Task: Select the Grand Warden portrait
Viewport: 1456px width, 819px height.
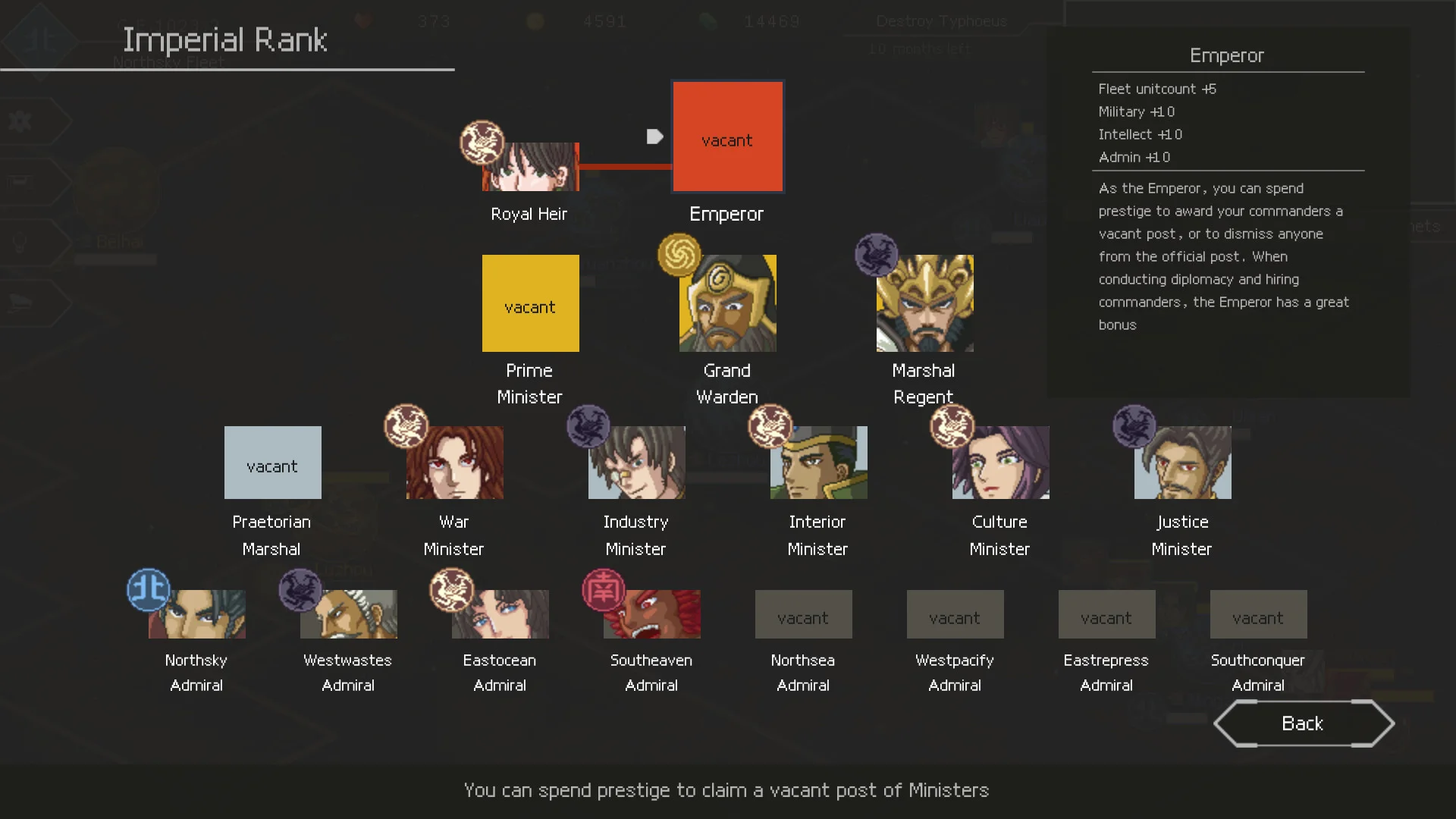Action: [727, 303]
